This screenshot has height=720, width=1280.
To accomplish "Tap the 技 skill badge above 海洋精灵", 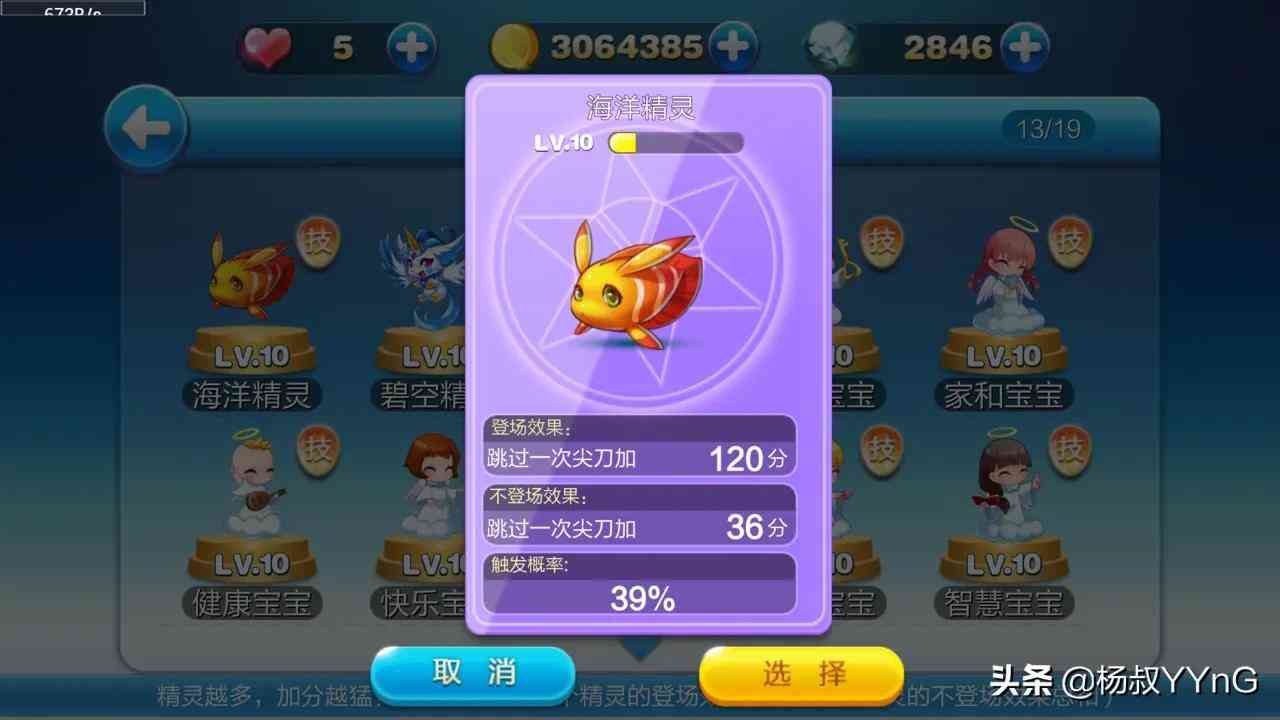I will pos(318,243).
